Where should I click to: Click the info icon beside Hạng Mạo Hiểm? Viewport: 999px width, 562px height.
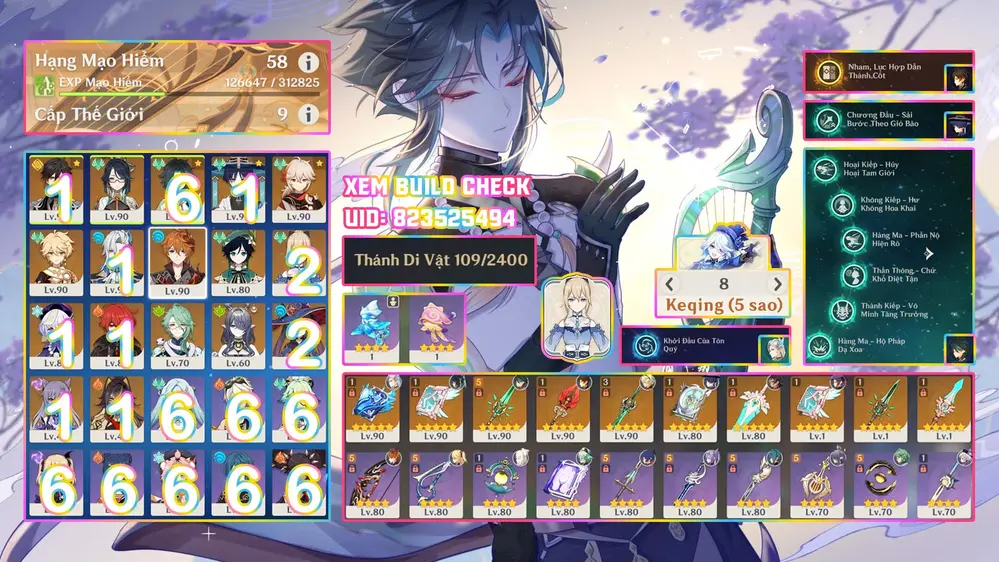pos(309,62)
